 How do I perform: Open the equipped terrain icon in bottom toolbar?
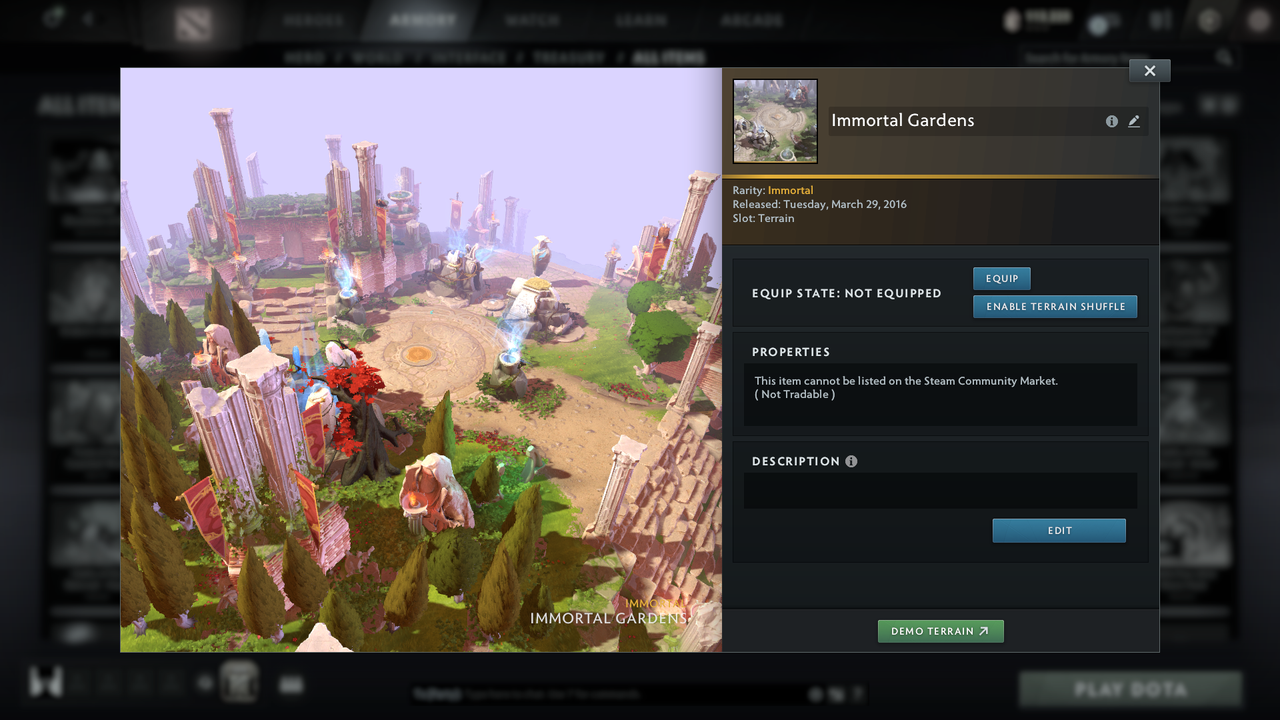point(240,682)
